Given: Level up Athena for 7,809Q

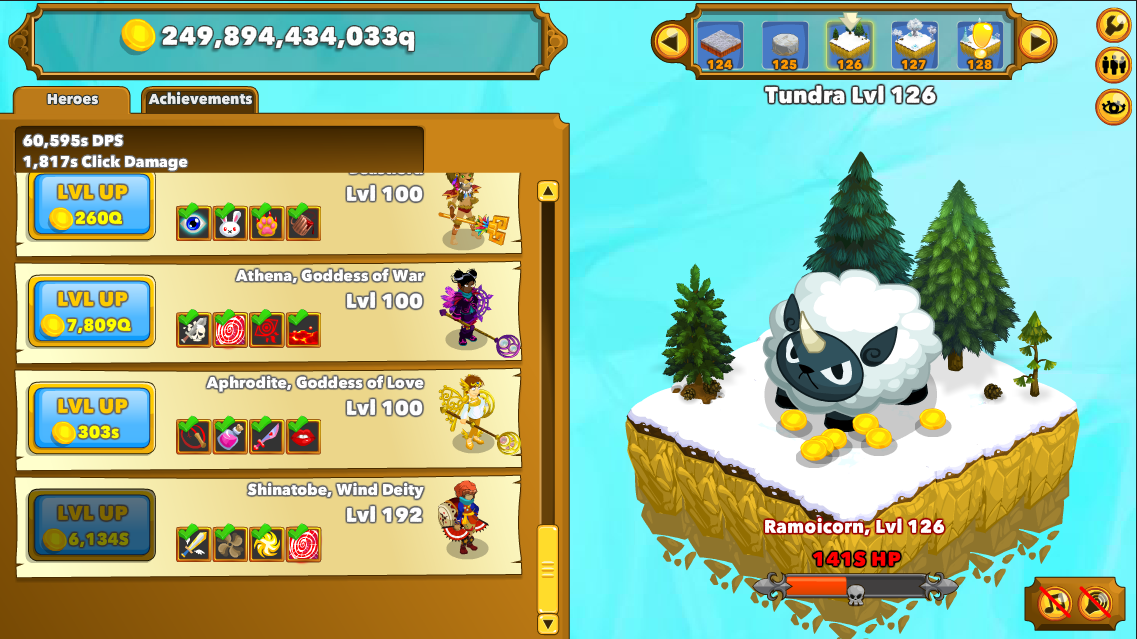Looking at the screenshot, I should pos(92,311).
